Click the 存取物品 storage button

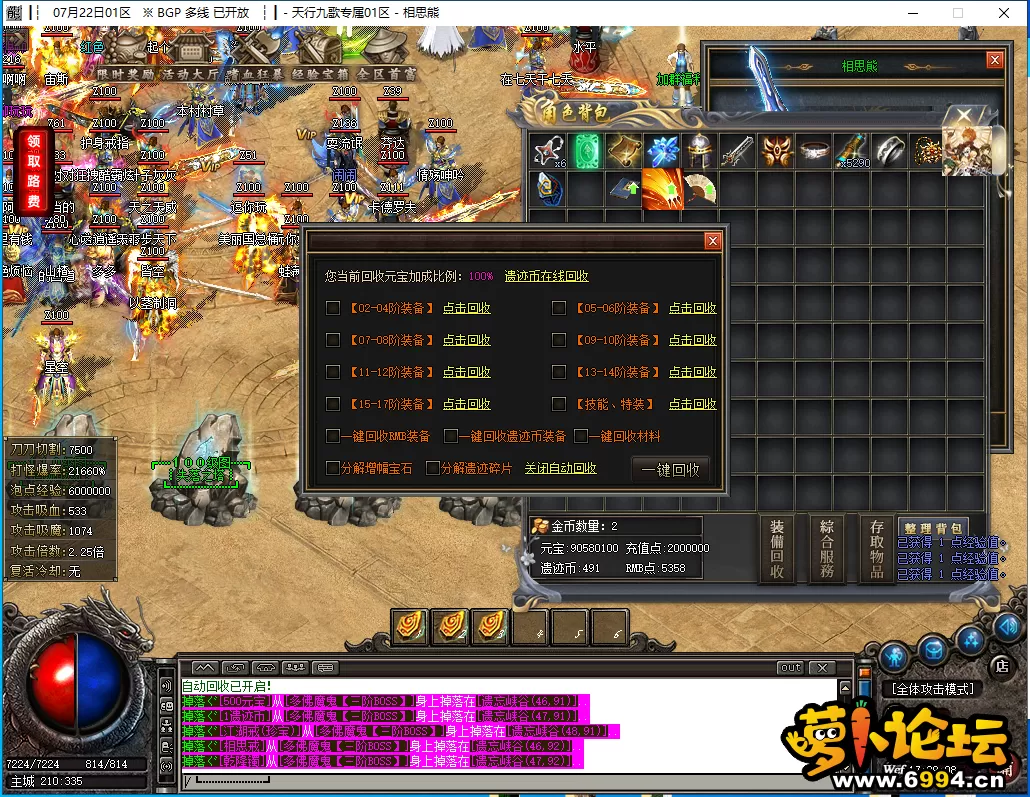pyautogui.click(x=877, y=549)
